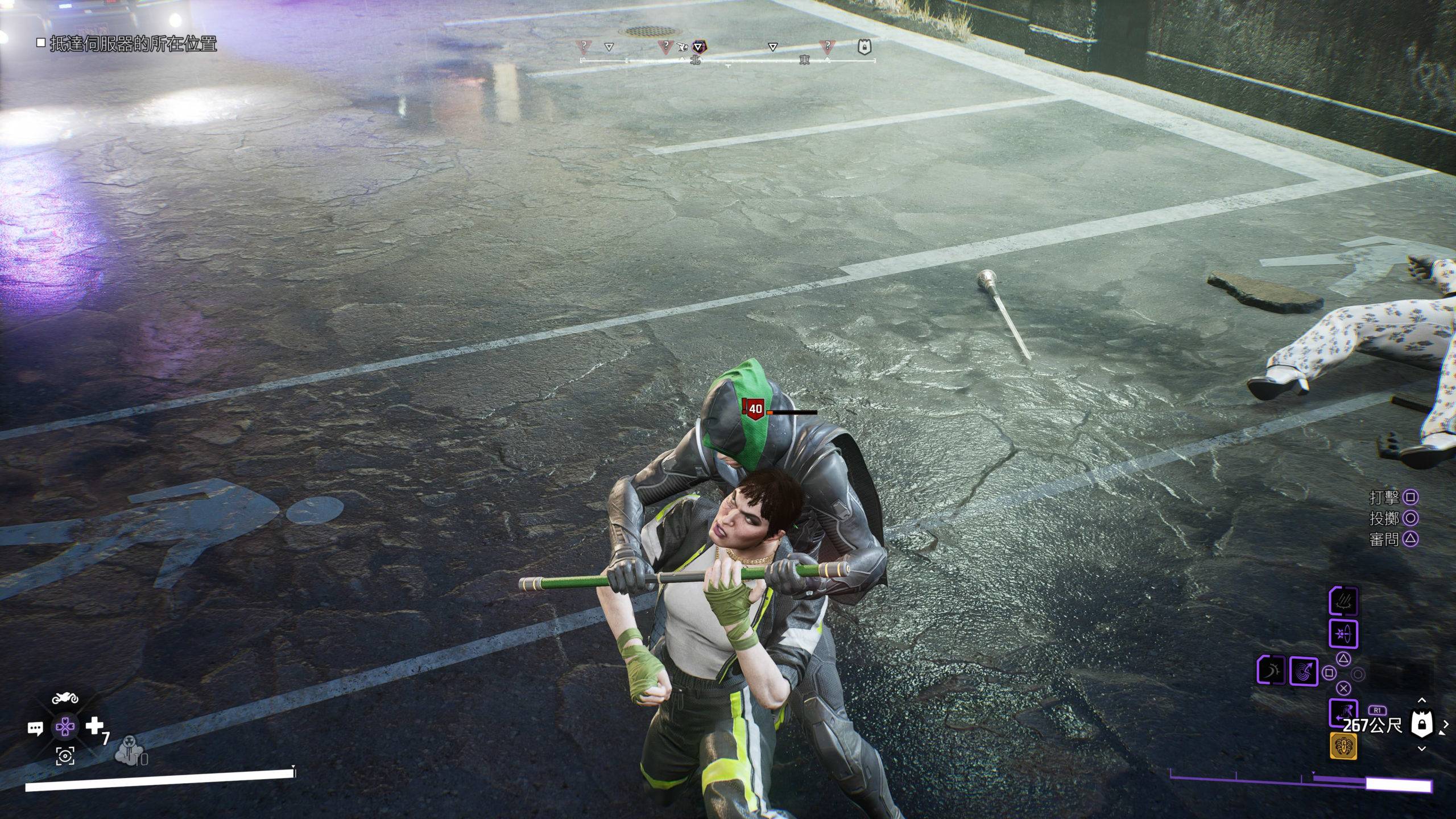This screenshot has width=1456, height=819.
Task: Activate the AR scan eye icon
Action: [x=65, y=756]
